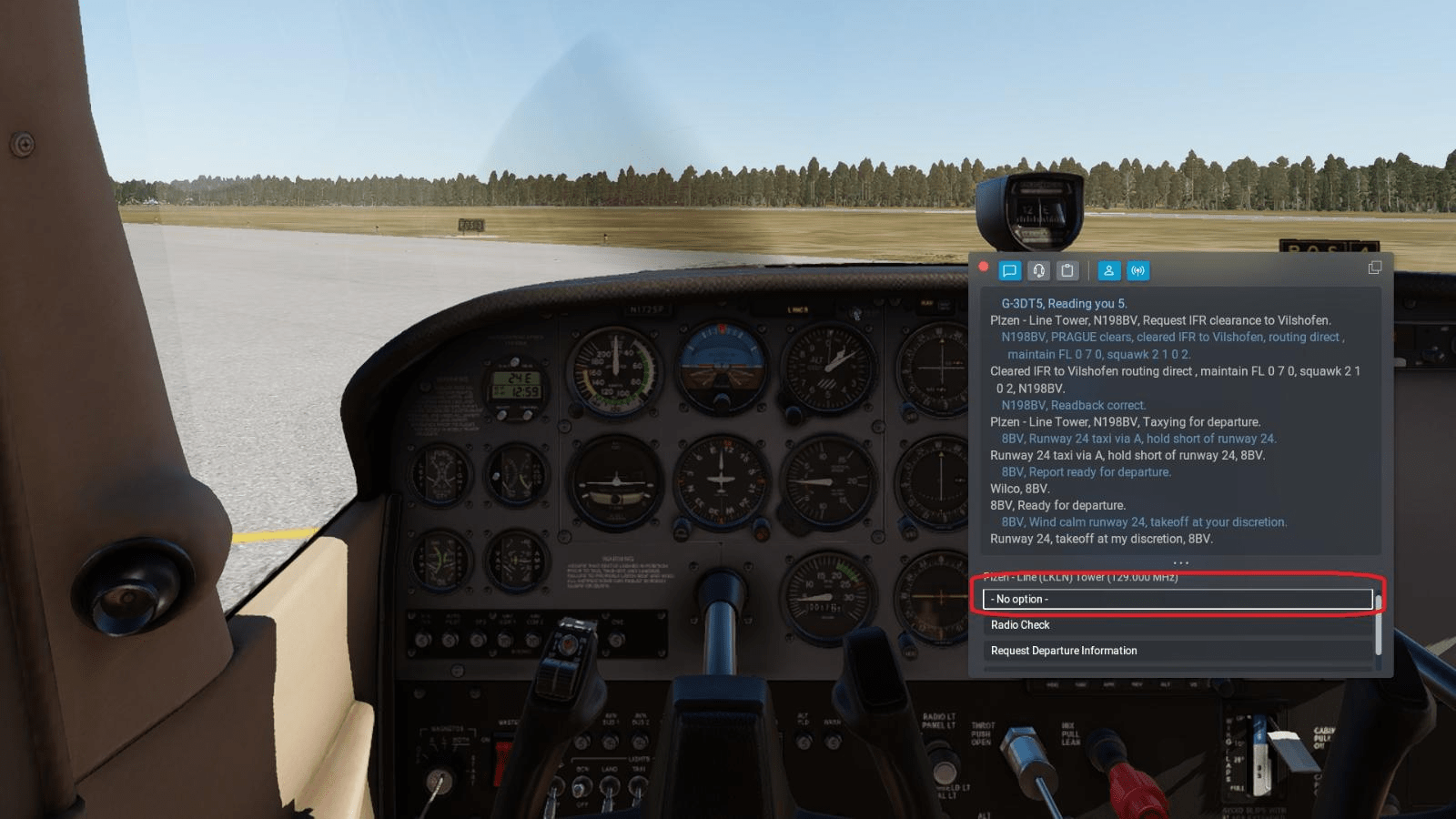
Task: Click the Readback correct response text
Action: (1072, 405)
